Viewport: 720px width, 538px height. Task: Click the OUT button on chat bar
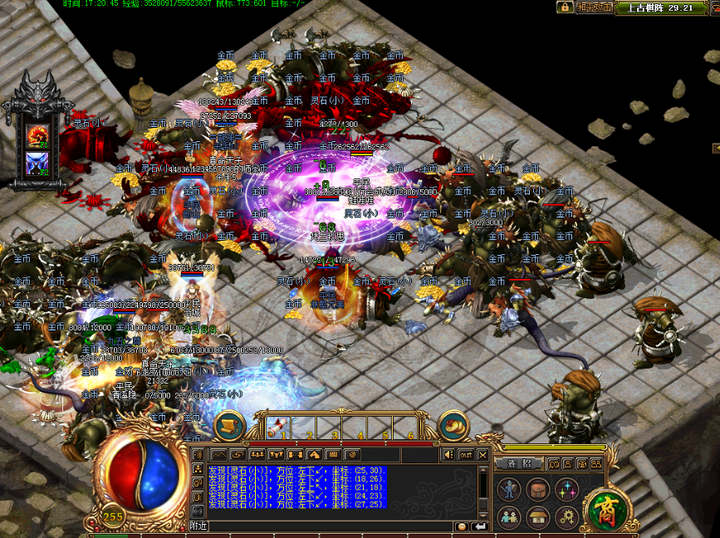click(466, 455)
